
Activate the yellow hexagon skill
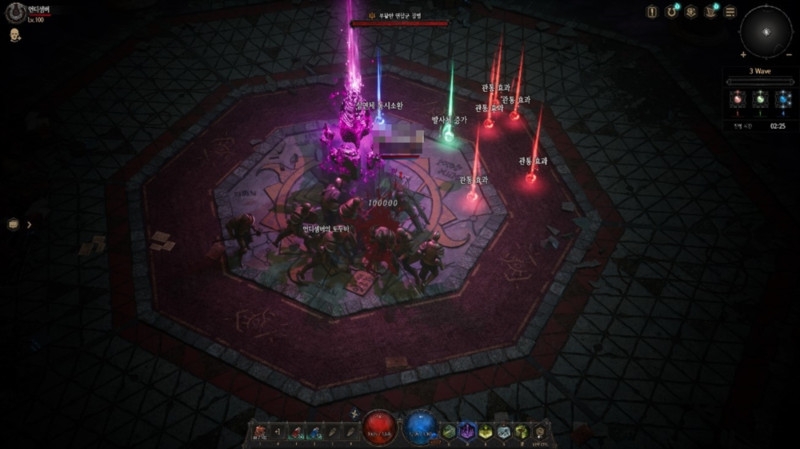pyautogui.click(x=485, y=431)
